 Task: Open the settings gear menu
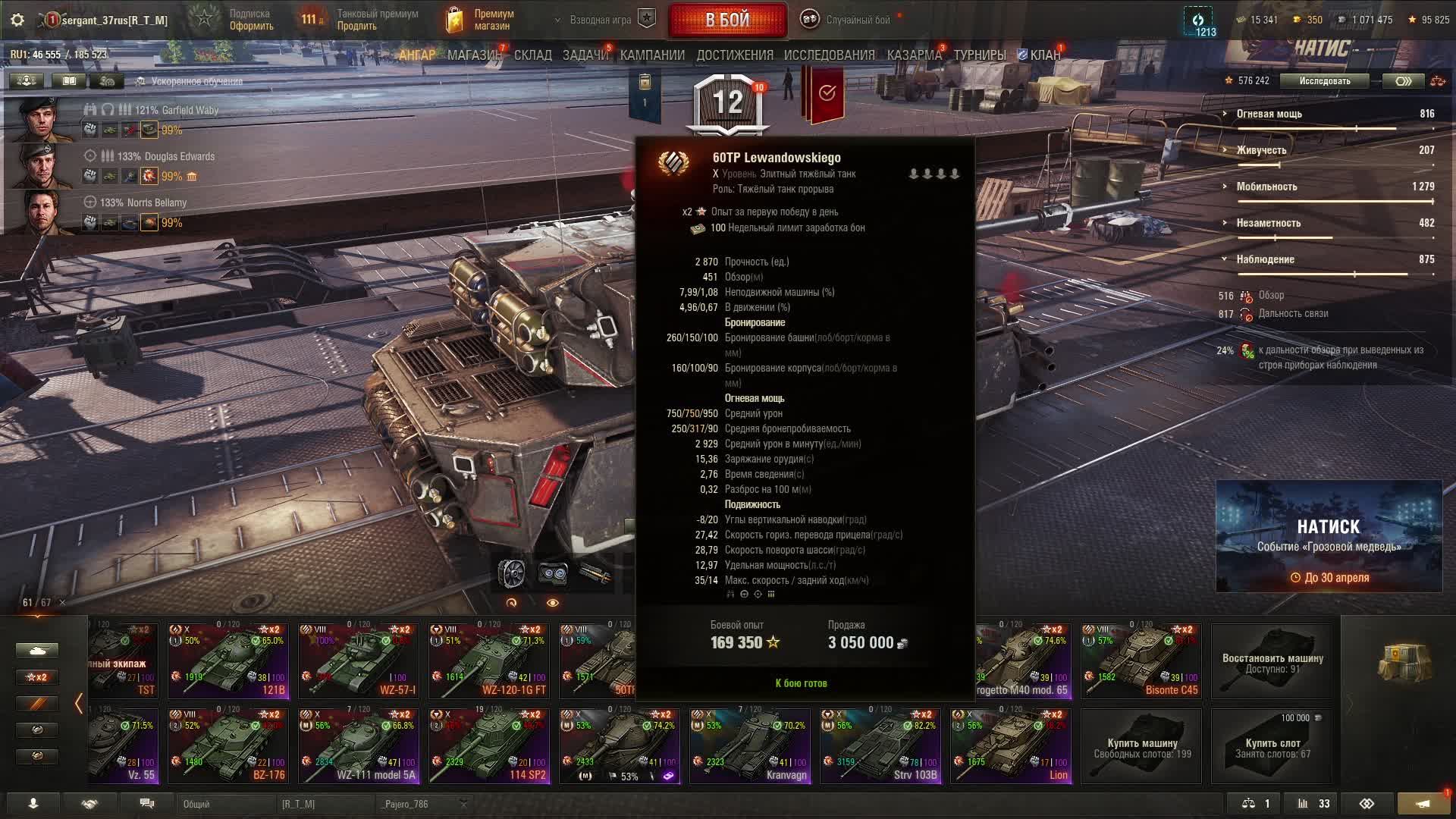(17, 20)
